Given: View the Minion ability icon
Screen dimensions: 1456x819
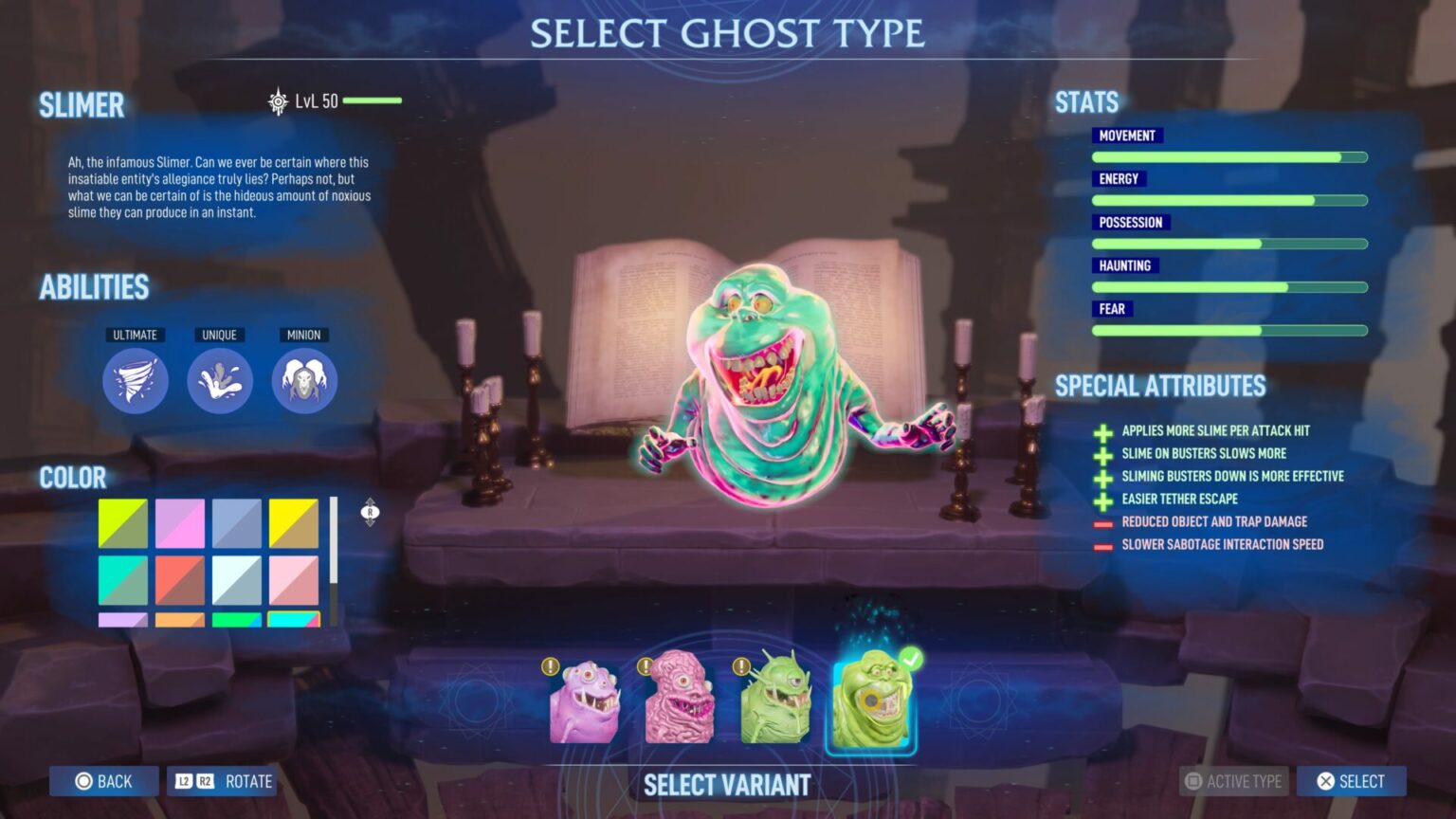Looking at the screenshot, I should pos(305,379).
